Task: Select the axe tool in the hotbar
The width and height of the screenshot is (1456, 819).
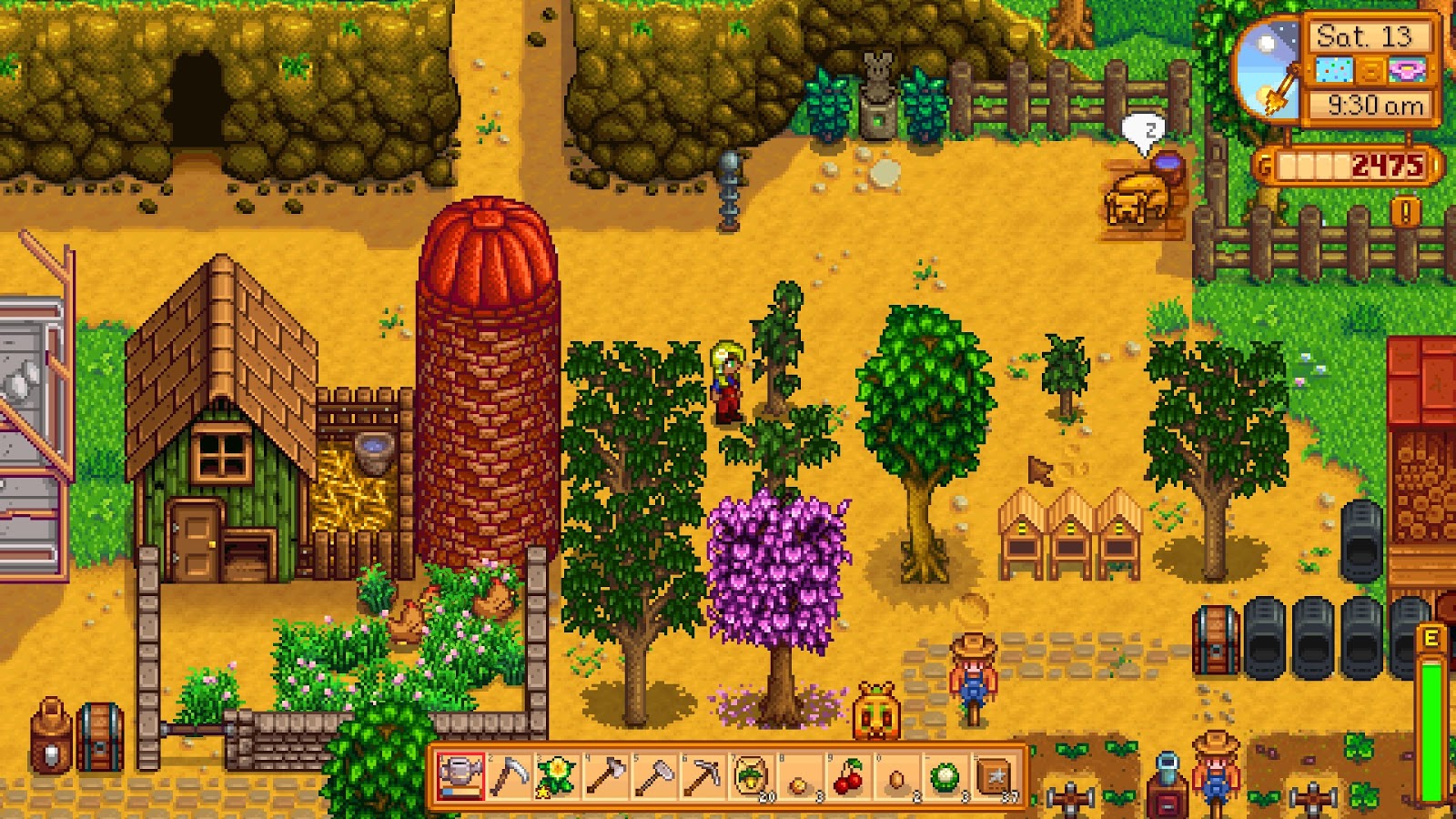Action: point(606,774)
